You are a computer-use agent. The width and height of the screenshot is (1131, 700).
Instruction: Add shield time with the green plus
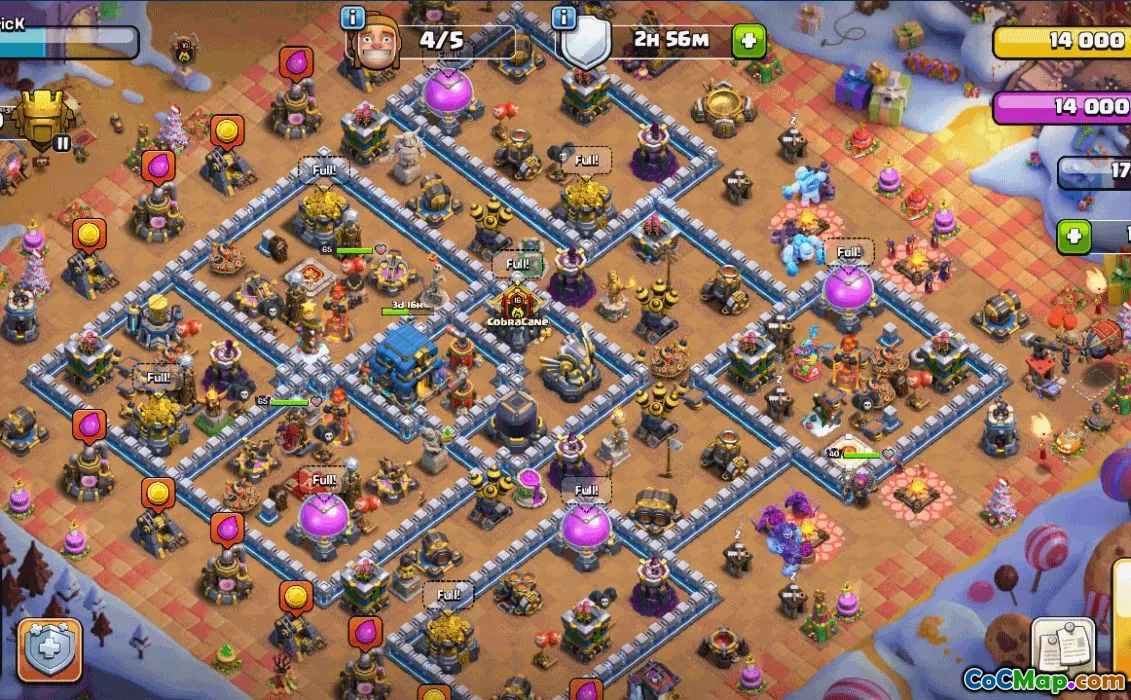[747, 41]
